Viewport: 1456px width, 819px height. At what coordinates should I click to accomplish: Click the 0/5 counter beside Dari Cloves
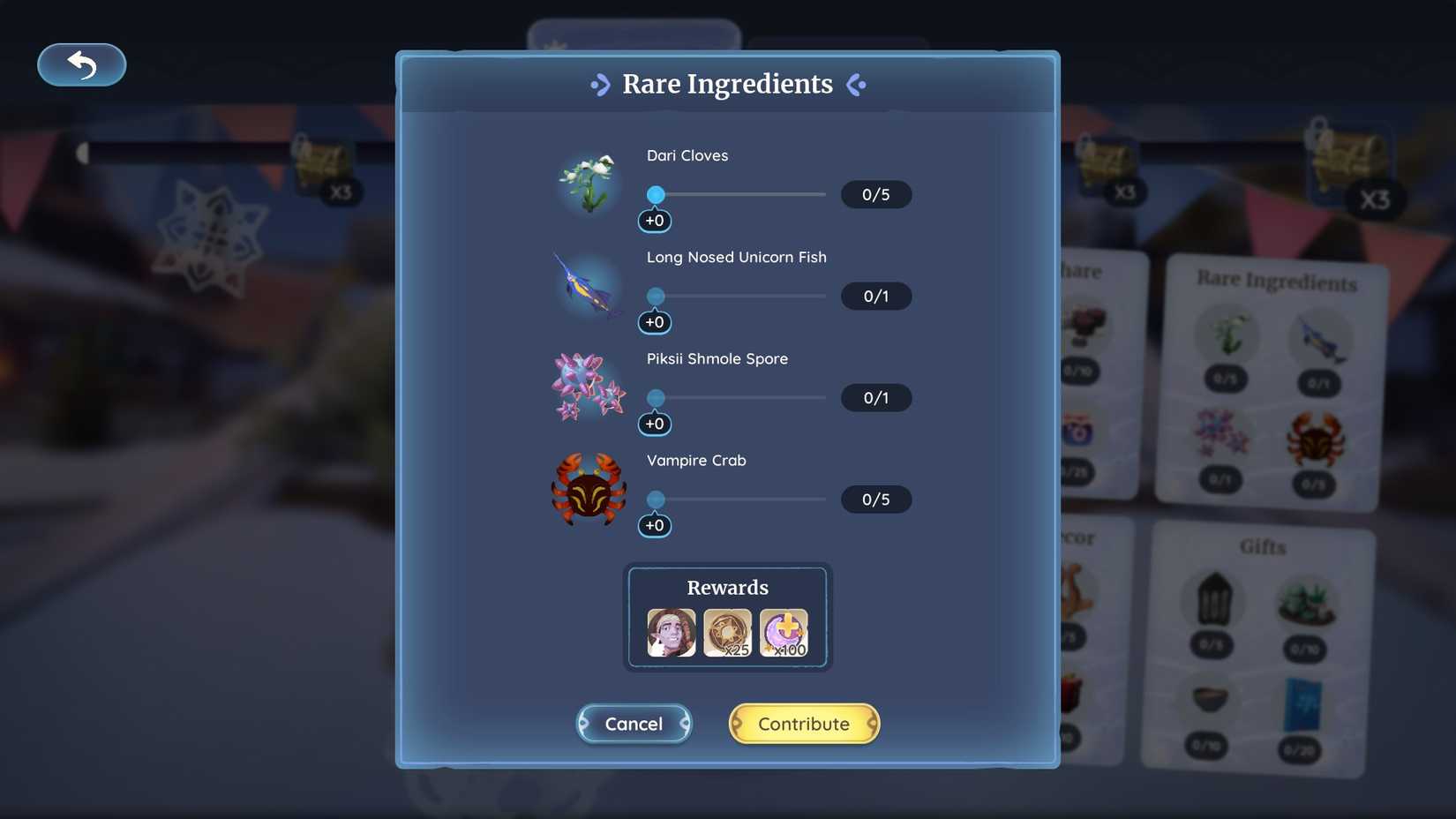876,194
